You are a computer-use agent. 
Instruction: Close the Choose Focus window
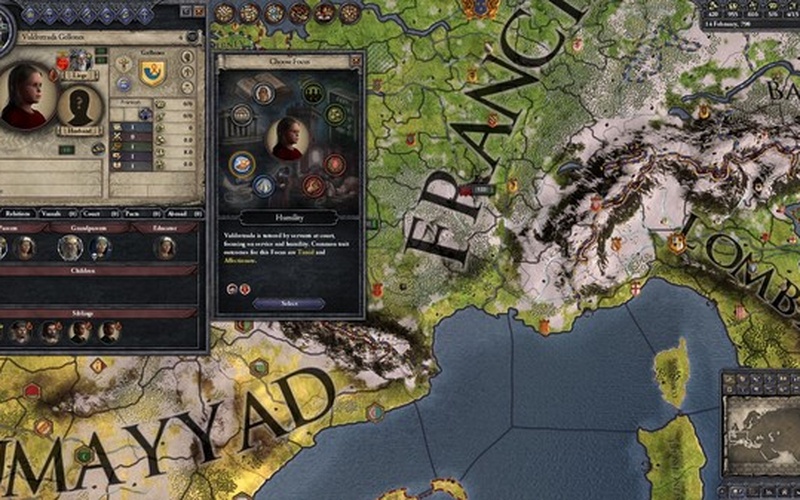coord(356,61)
